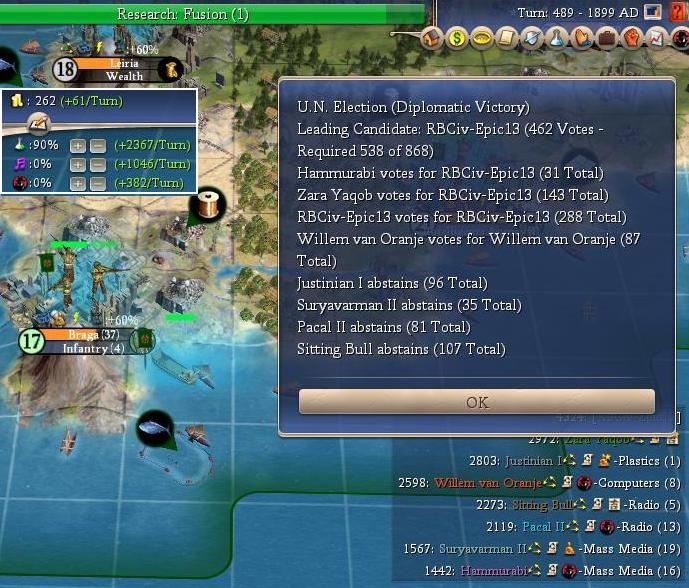Image resolution: width=689 pixels, height=588 pixels.
Task: Open the Civilopedia question mark button
Action: click(x=679, y=12)
